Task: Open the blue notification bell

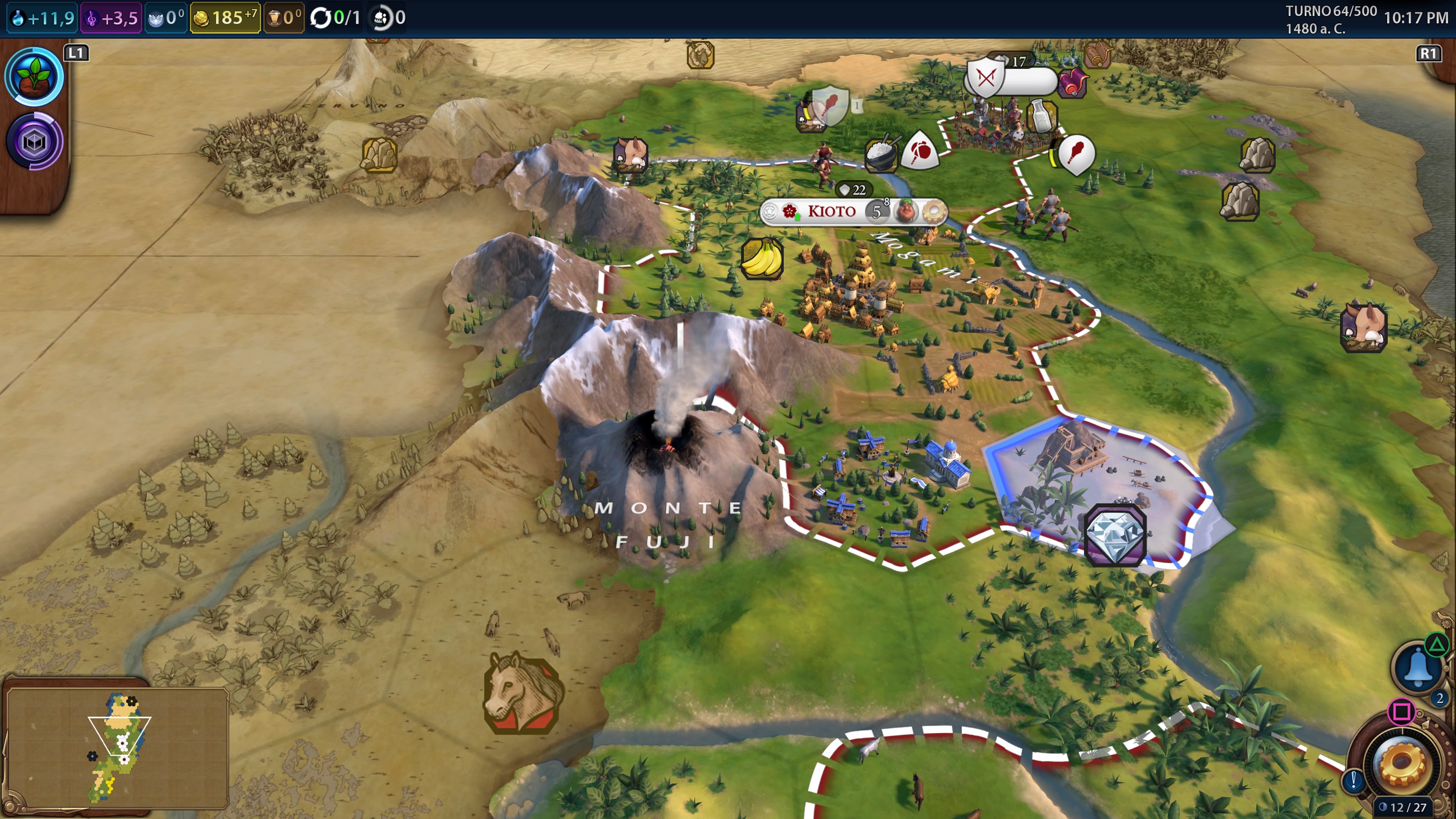Action: [1418, 668]
